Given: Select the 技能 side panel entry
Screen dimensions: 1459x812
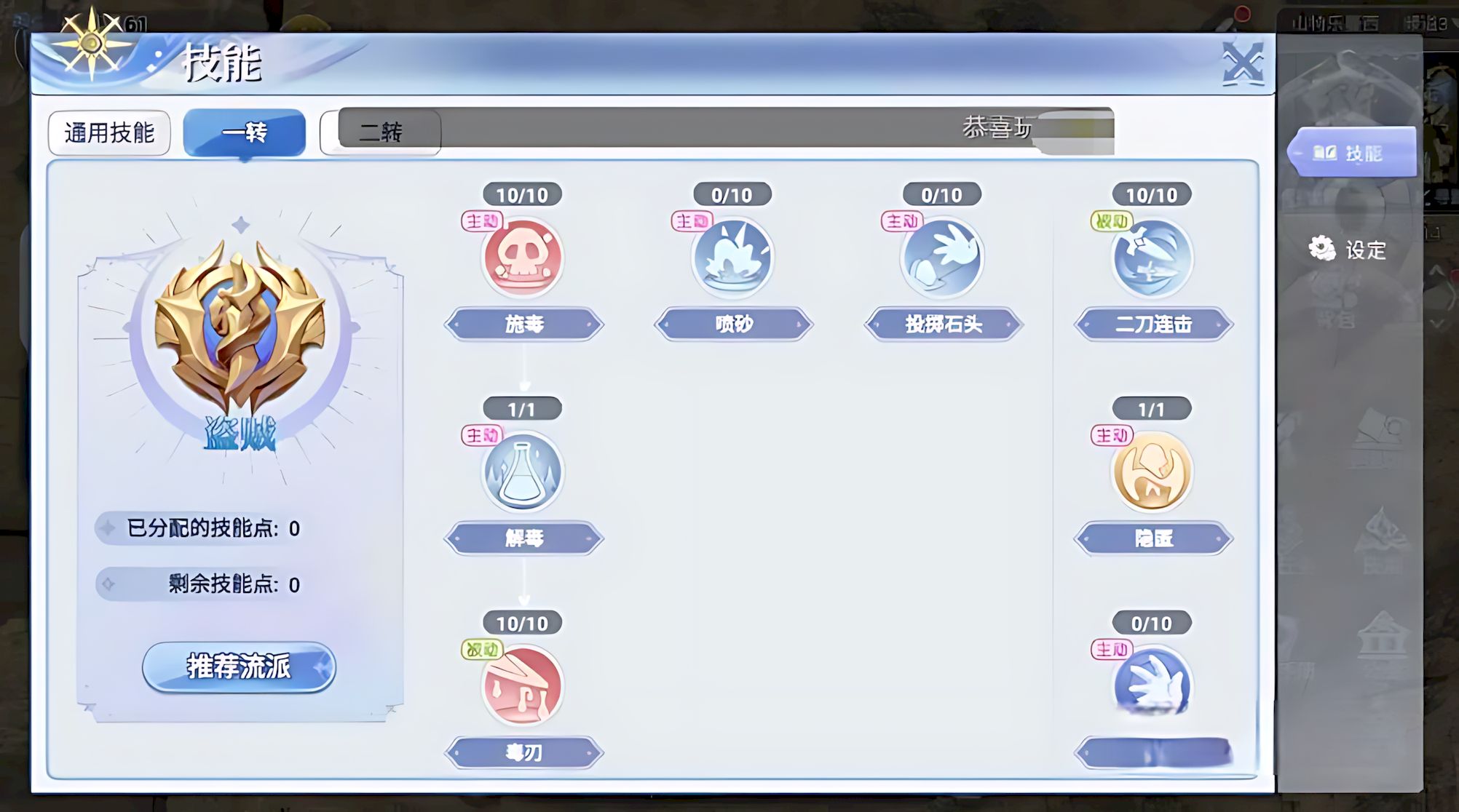Looking at the screenshot, I should [1351, 153].
